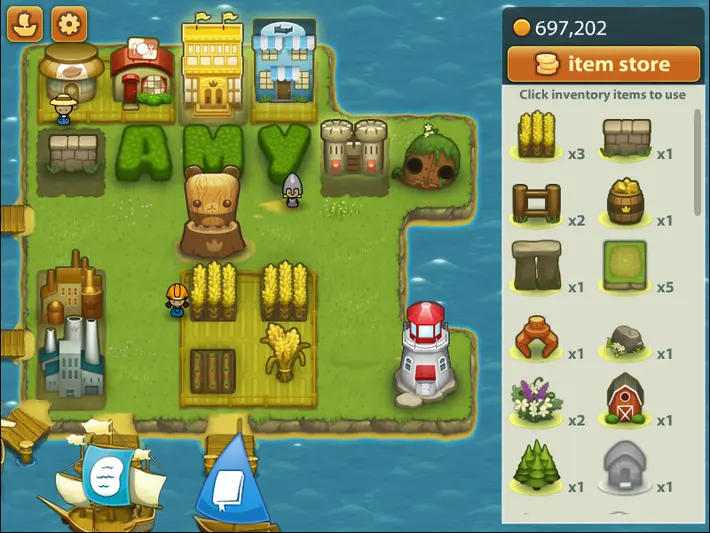Viewport: 710px width, 533px height.
Task: Choose the grass land tile item
Action: (626, 266)
